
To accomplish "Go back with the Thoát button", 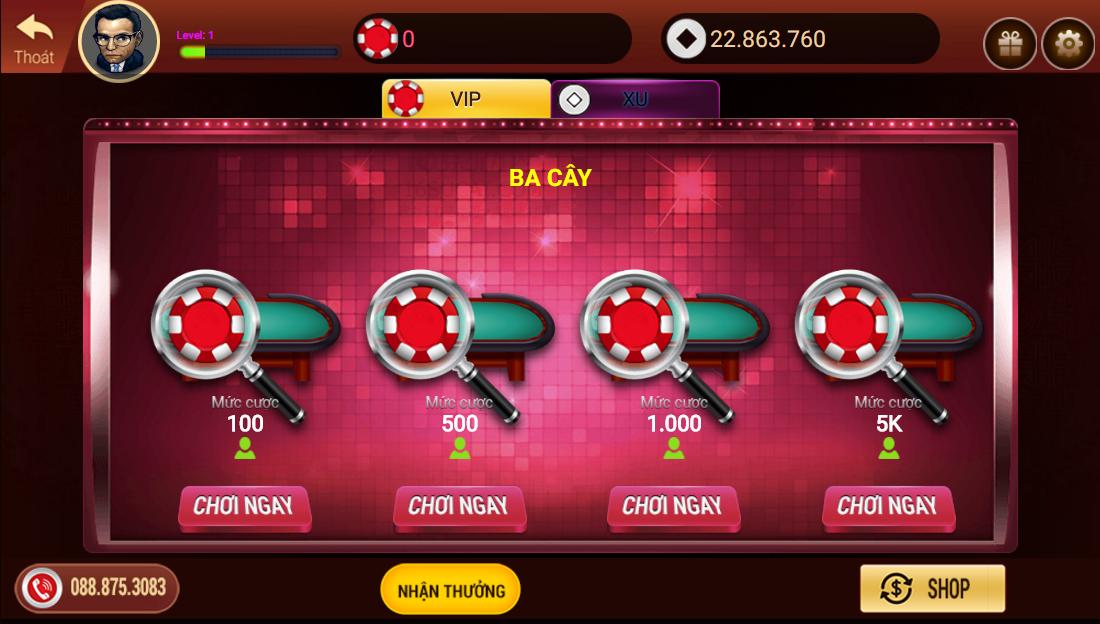I will 34,39.
